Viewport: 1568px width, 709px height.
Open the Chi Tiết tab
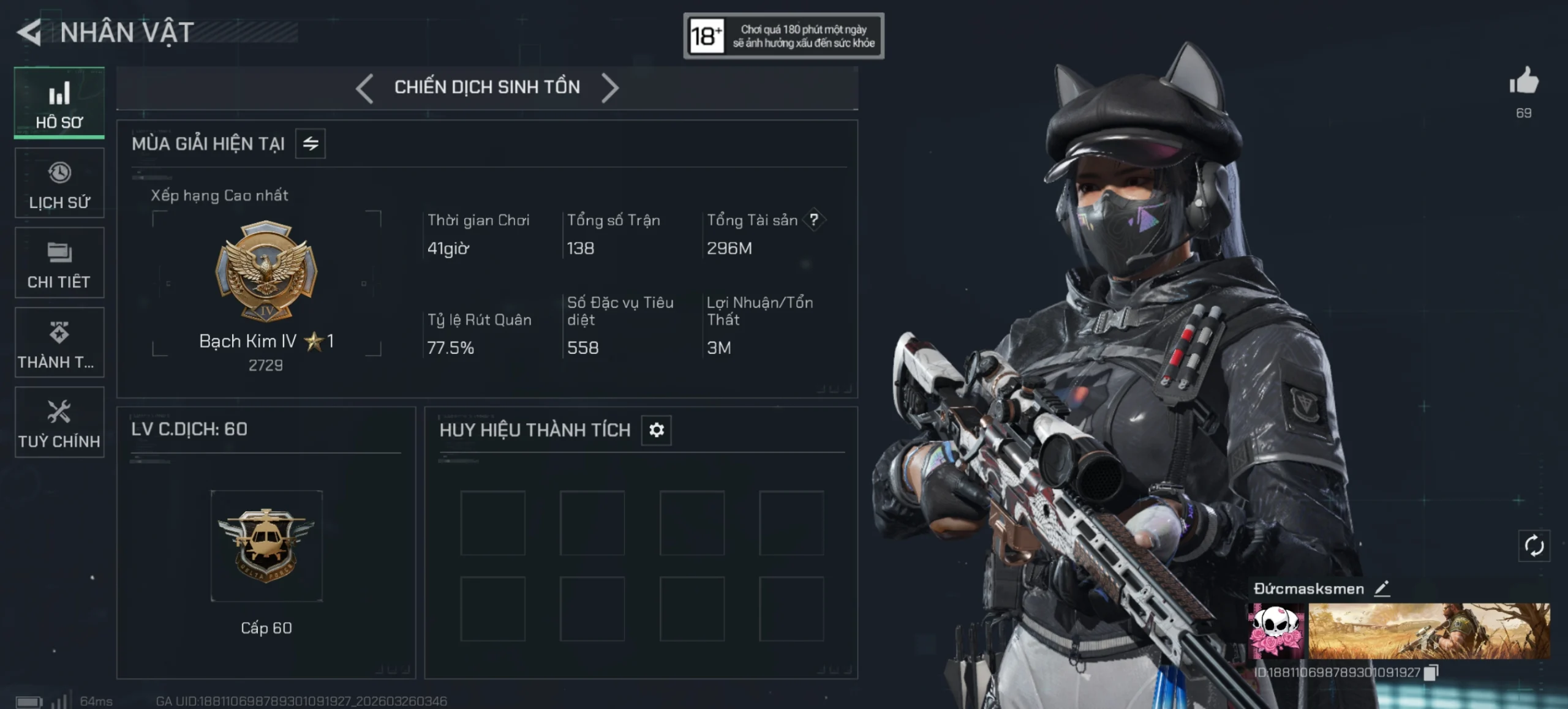pos(59,263)
